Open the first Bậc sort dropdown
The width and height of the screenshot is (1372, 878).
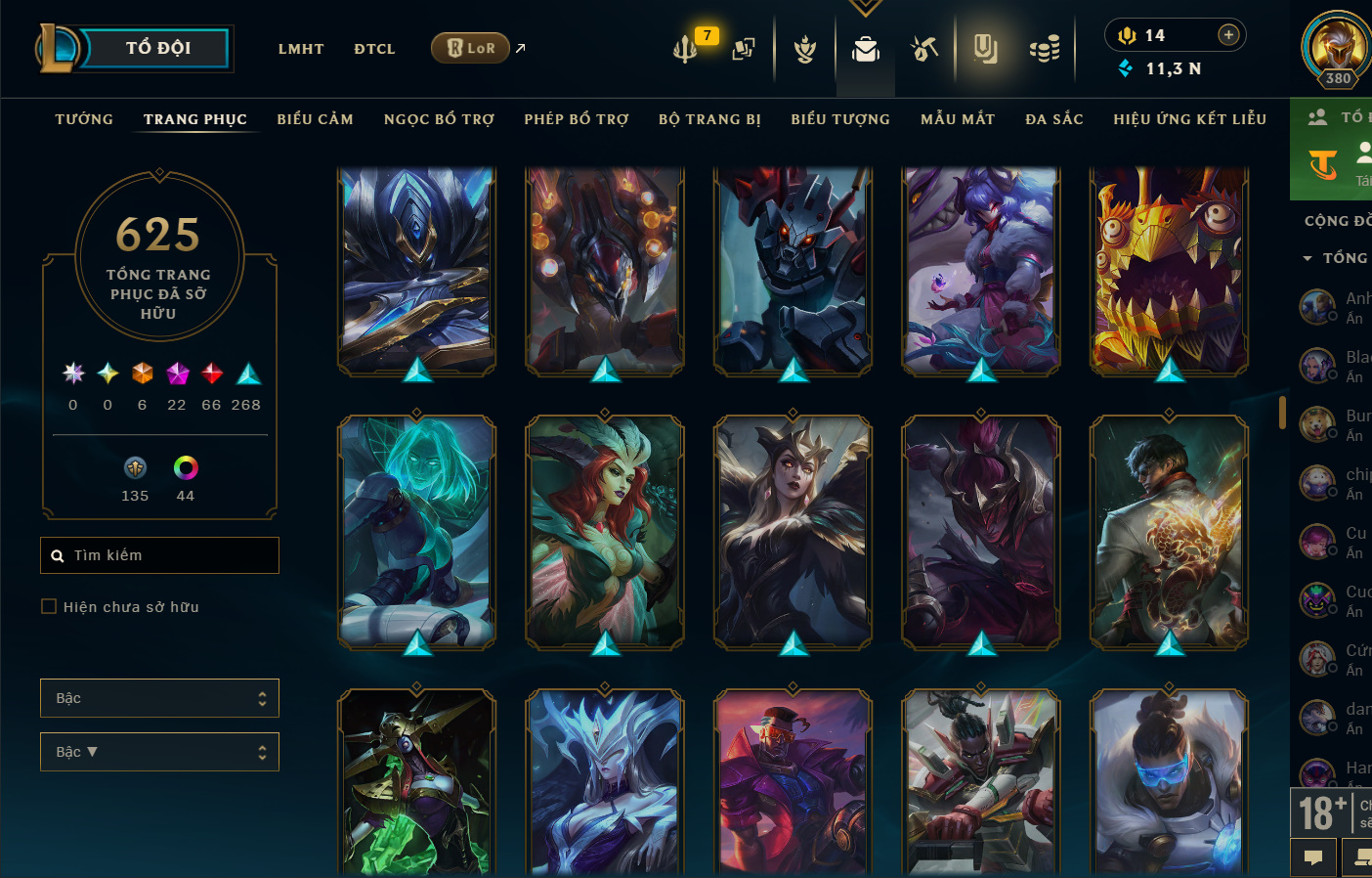coord(159,698)
